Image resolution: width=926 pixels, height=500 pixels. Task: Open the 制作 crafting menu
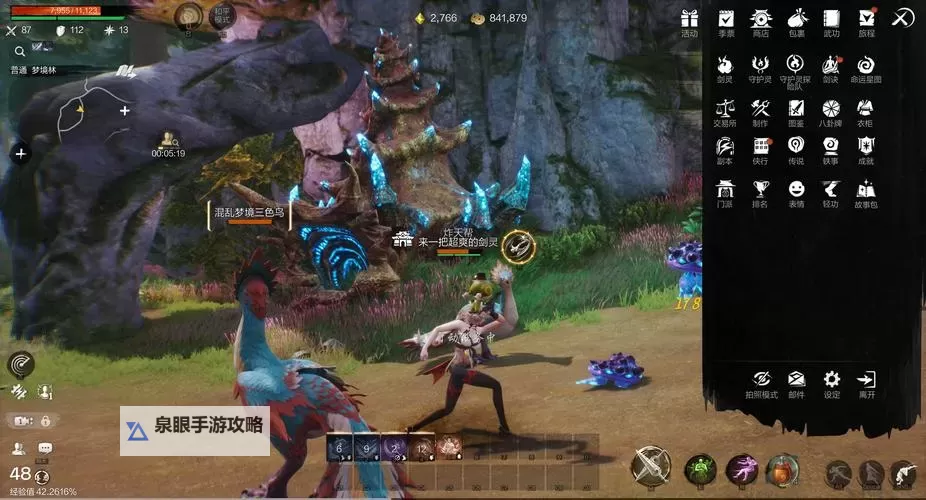[x=761, y=109]
